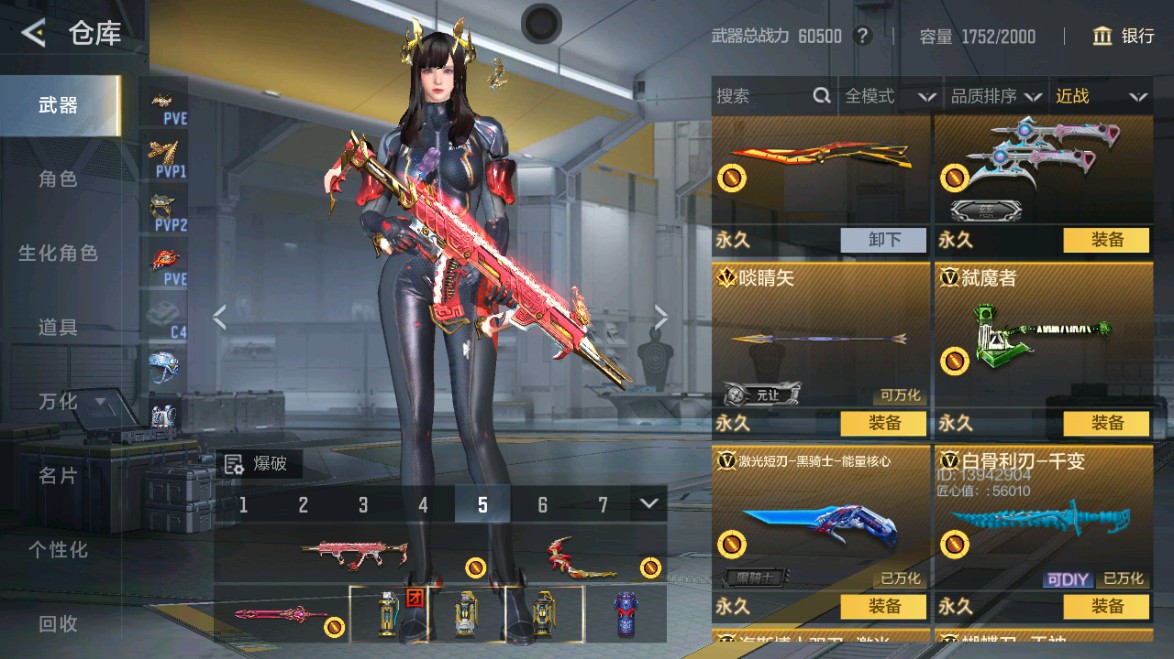Switch to the 生化角色 tab
This screenshot has height=659, width=1174.
coord(58,253)
